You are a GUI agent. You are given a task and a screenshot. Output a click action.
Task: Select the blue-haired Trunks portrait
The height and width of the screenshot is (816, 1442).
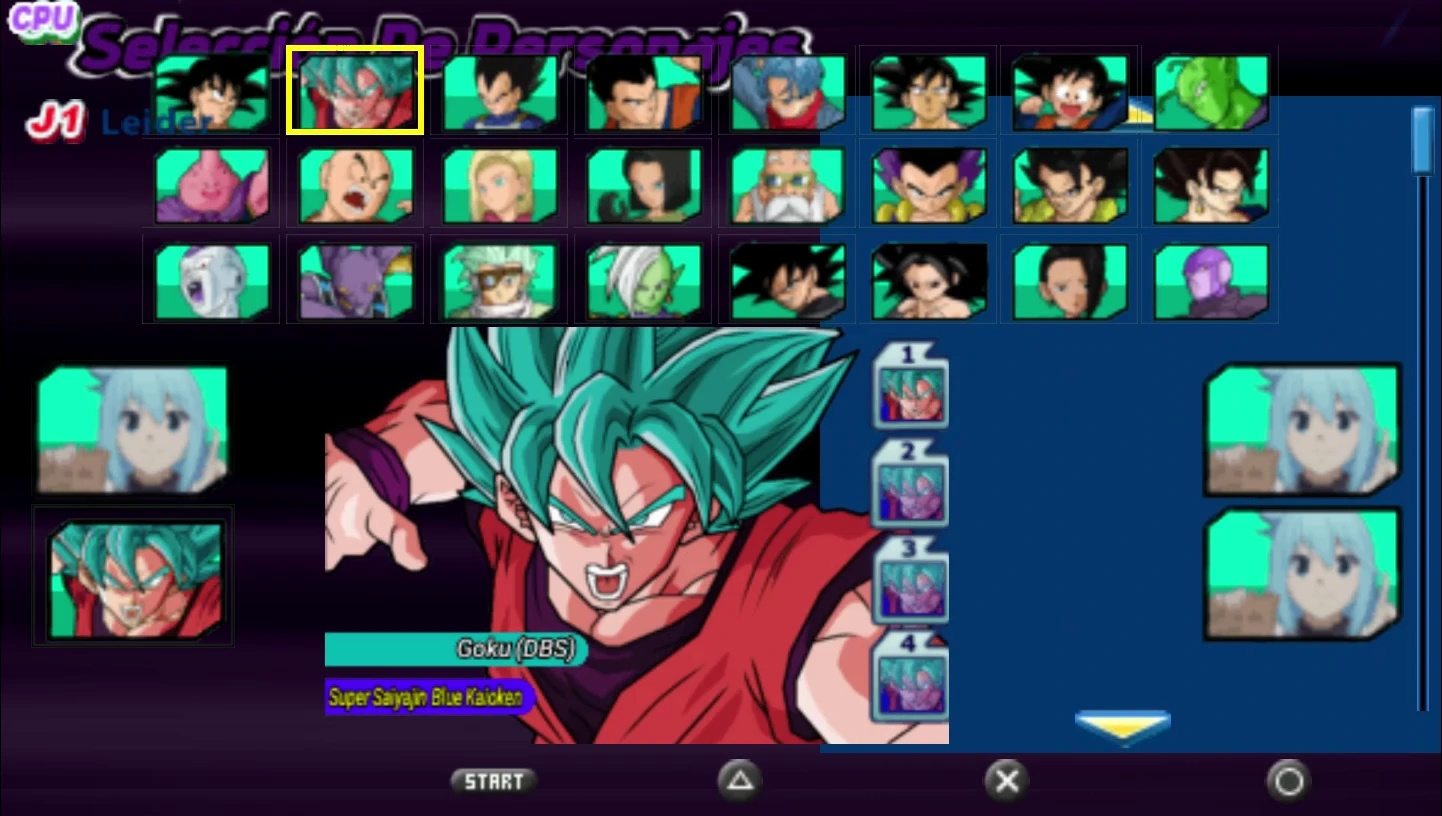tap(788, 93)
